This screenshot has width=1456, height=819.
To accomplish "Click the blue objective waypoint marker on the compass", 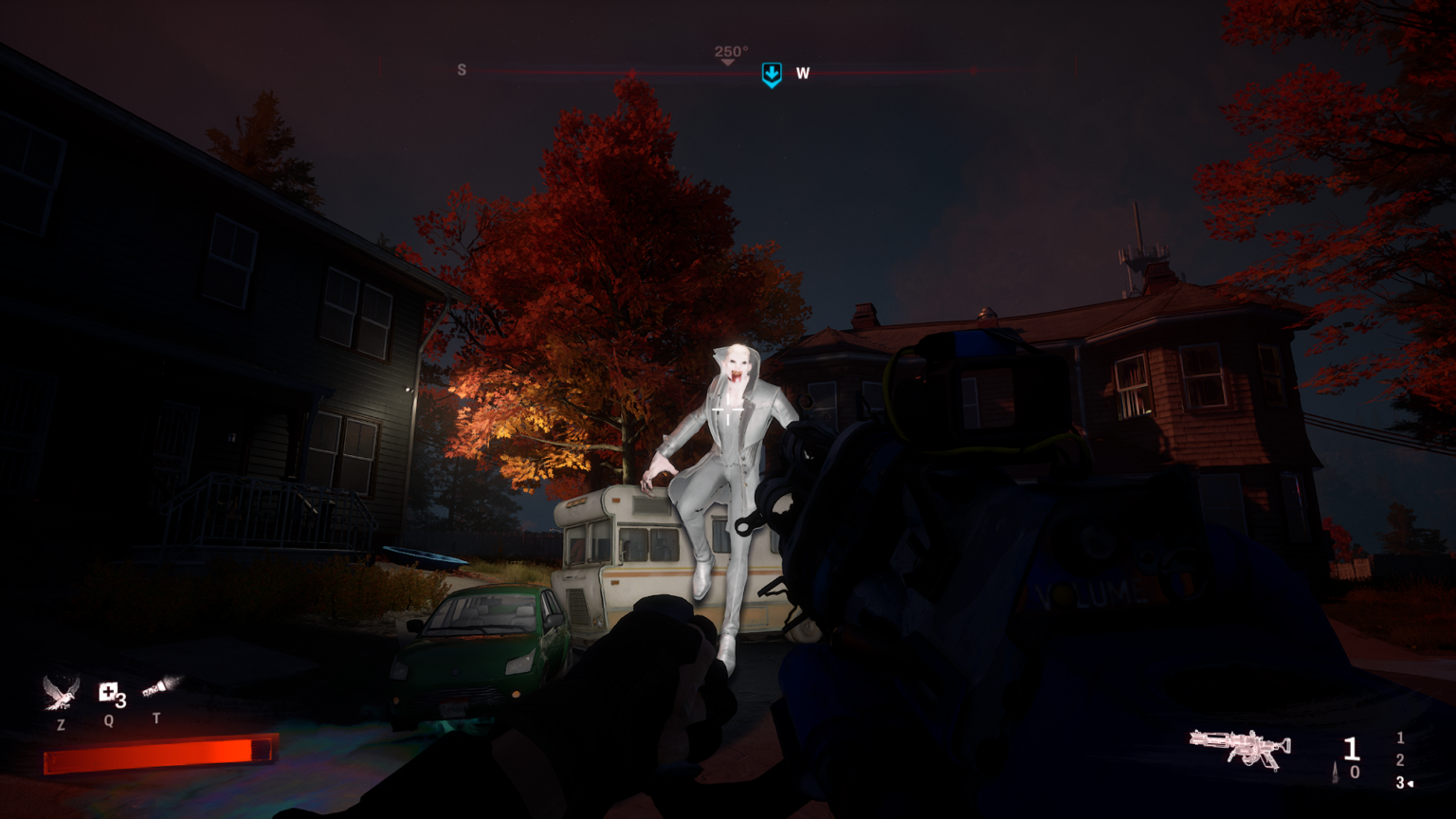I will click(772, 72).
